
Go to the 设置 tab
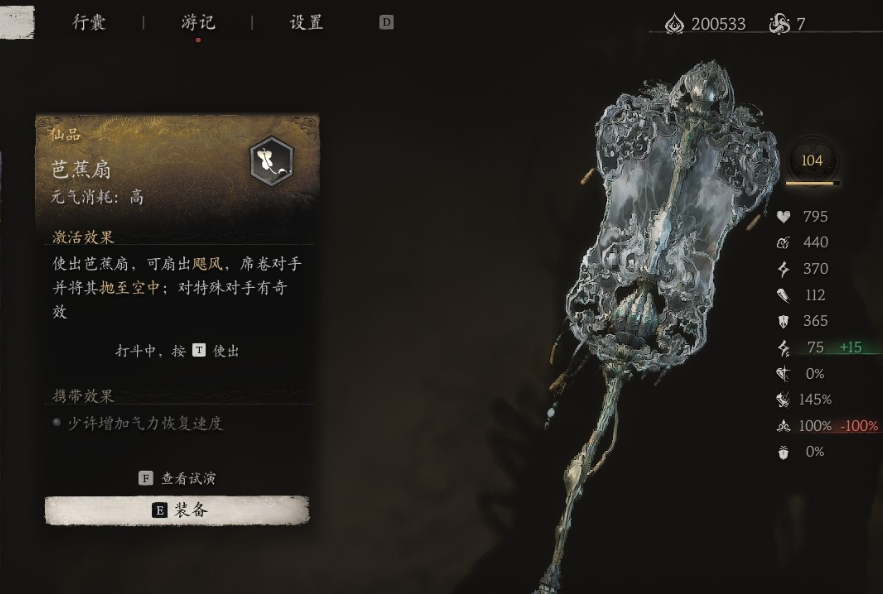[306, 22]
